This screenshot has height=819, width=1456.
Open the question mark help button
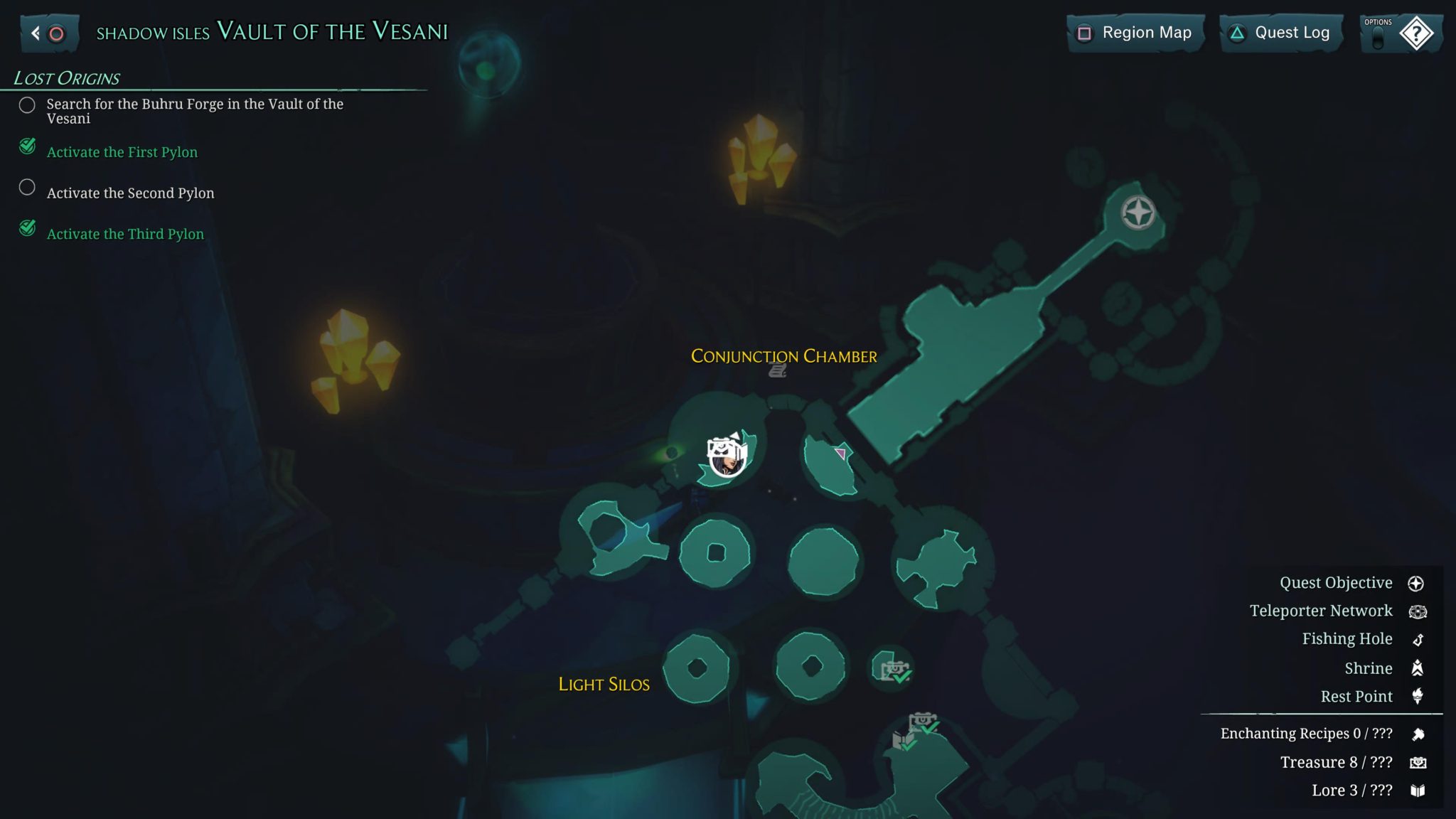[1415, 33]
